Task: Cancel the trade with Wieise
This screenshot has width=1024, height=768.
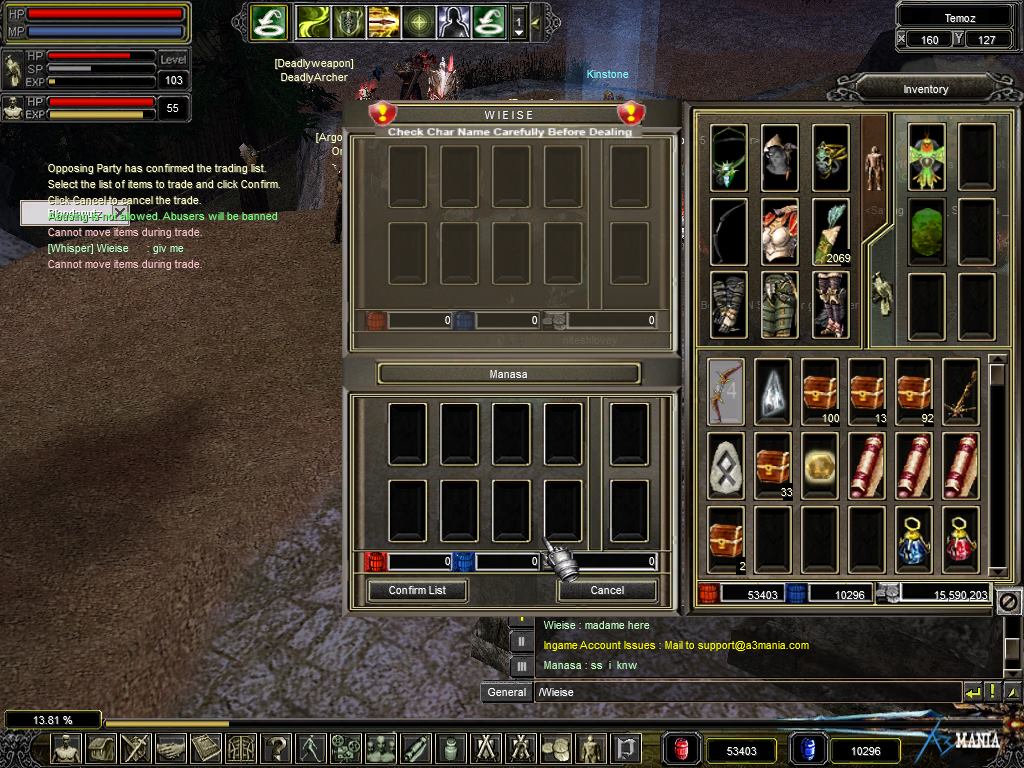Action: [x=607, y=590]
